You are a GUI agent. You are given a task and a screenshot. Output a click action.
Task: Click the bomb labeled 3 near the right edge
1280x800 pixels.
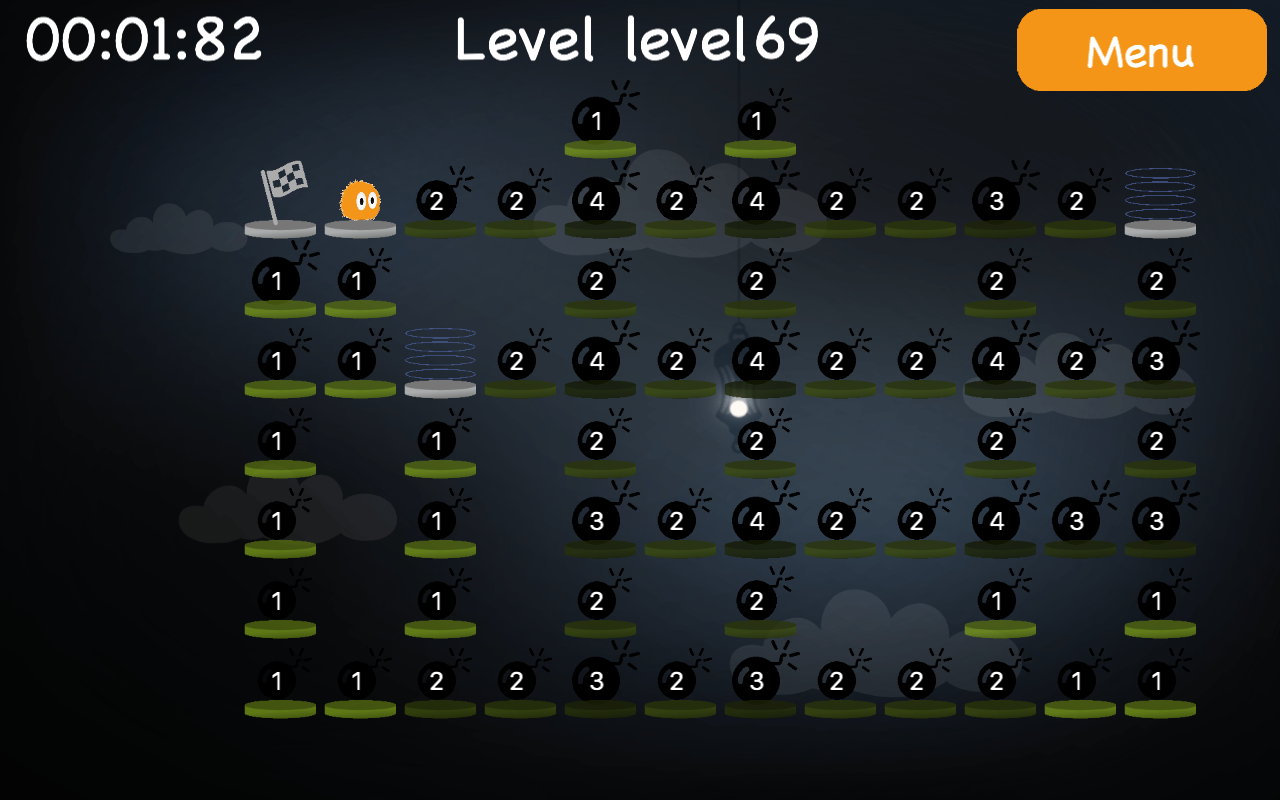(x=1157, y=360)
